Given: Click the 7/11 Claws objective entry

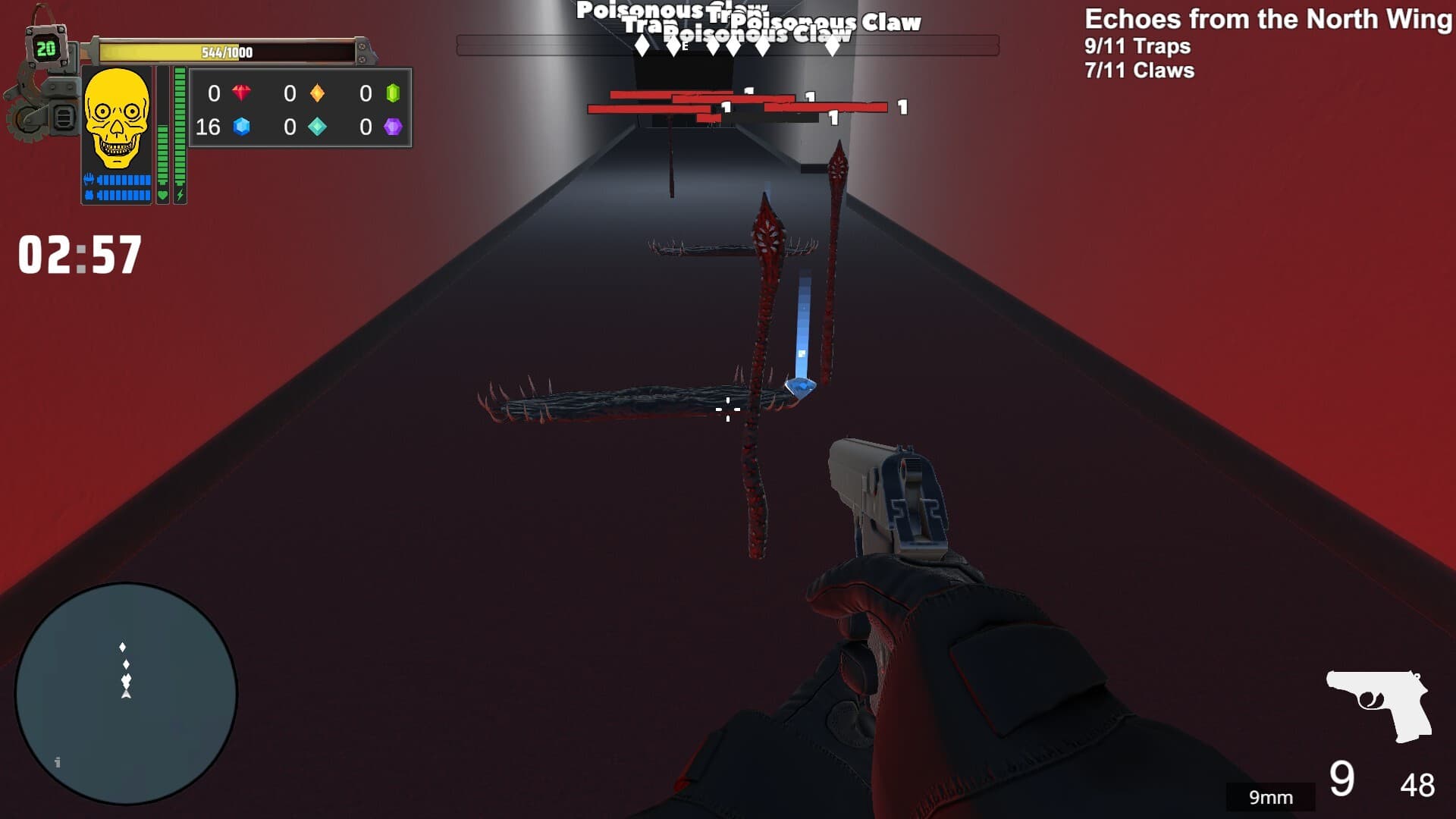Looking at the screenshot, I should (1137, 71).
